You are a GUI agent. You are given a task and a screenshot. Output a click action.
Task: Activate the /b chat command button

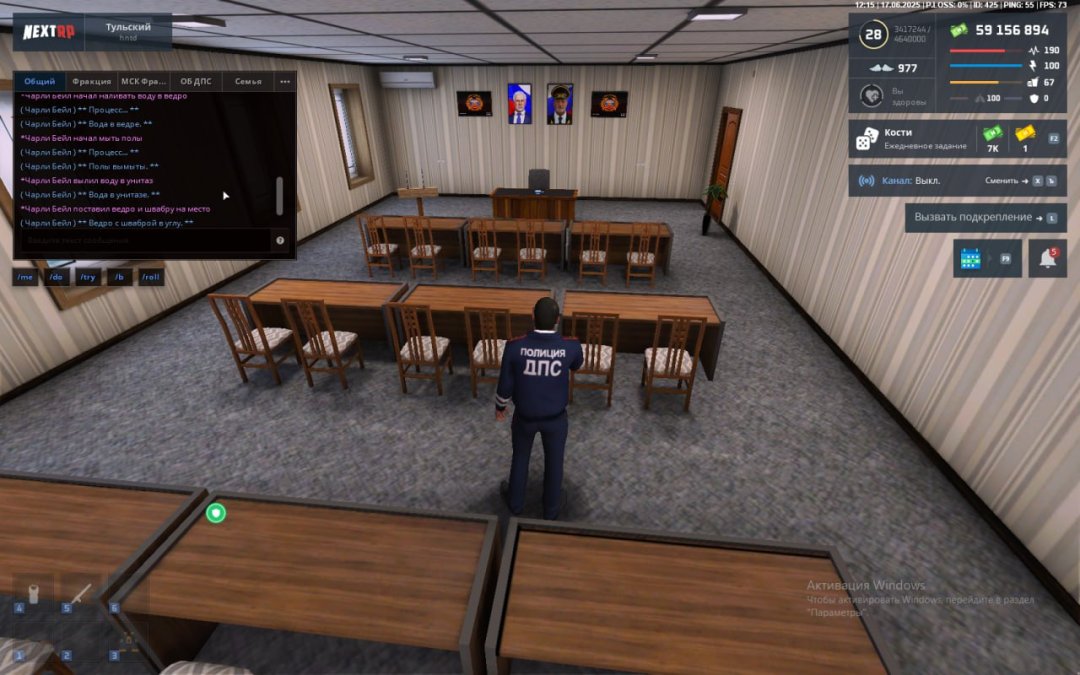pos(119,277)
